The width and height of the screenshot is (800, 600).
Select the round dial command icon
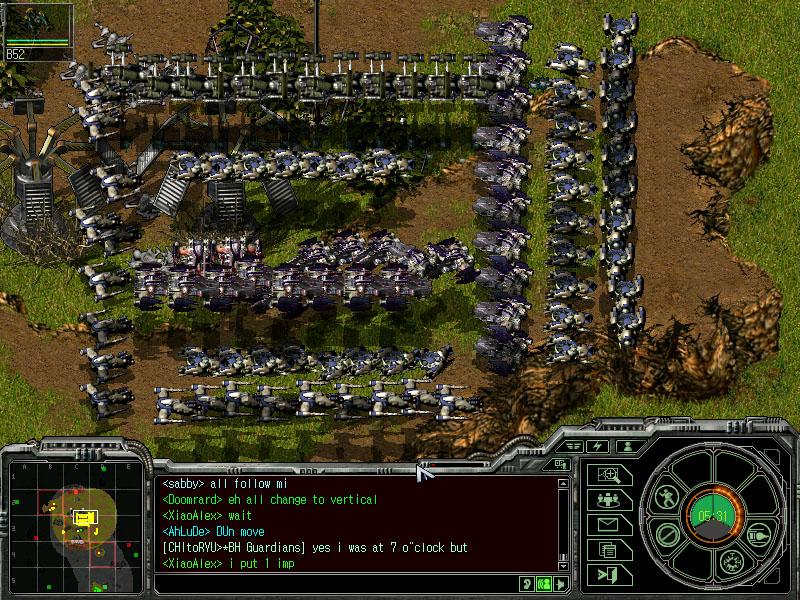pyautogui.click(x=730, y=562)
